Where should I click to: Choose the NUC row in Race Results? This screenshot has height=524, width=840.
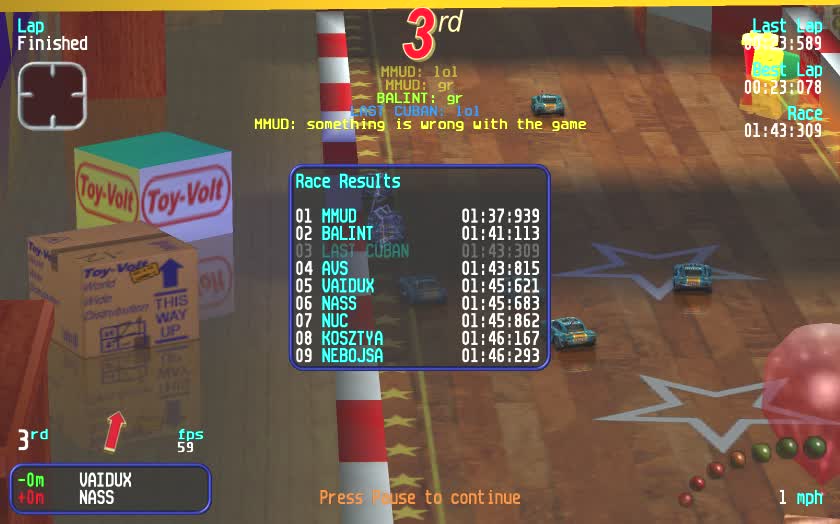coord(418,321)
